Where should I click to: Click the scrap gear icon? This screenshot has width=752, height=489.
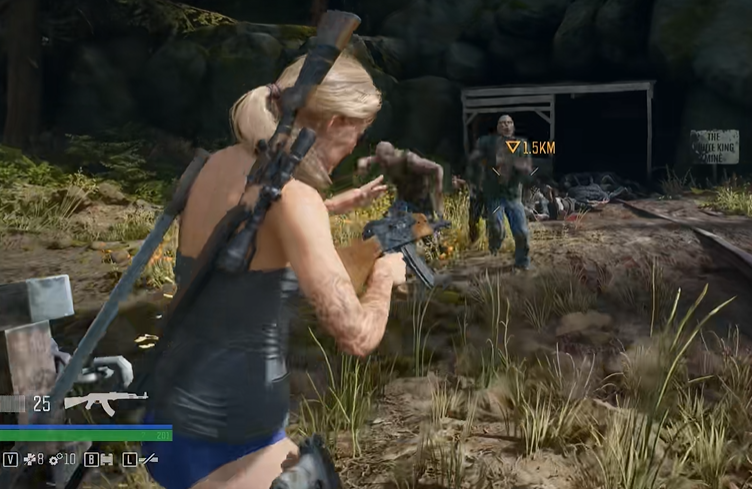click(55, 459)
